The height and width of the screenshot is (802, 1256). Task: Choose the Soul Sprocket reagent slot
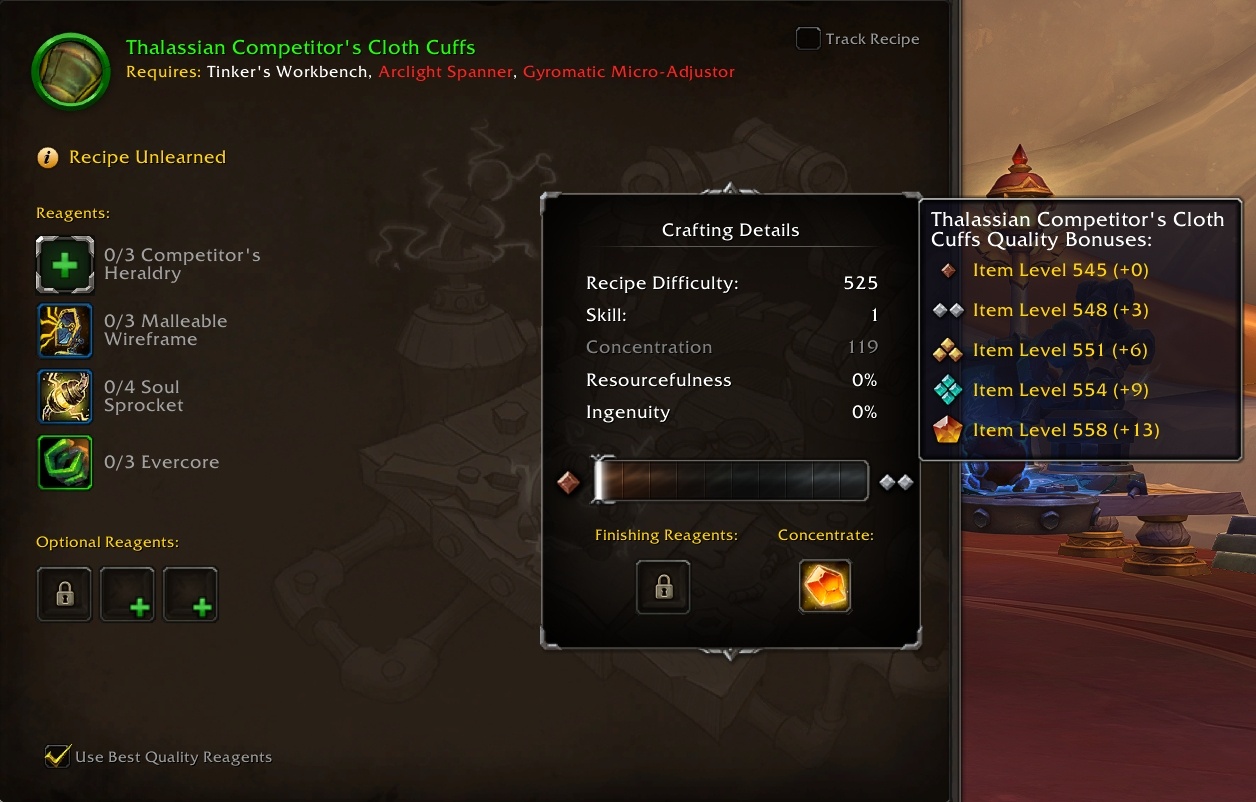[x=65, y=396]
